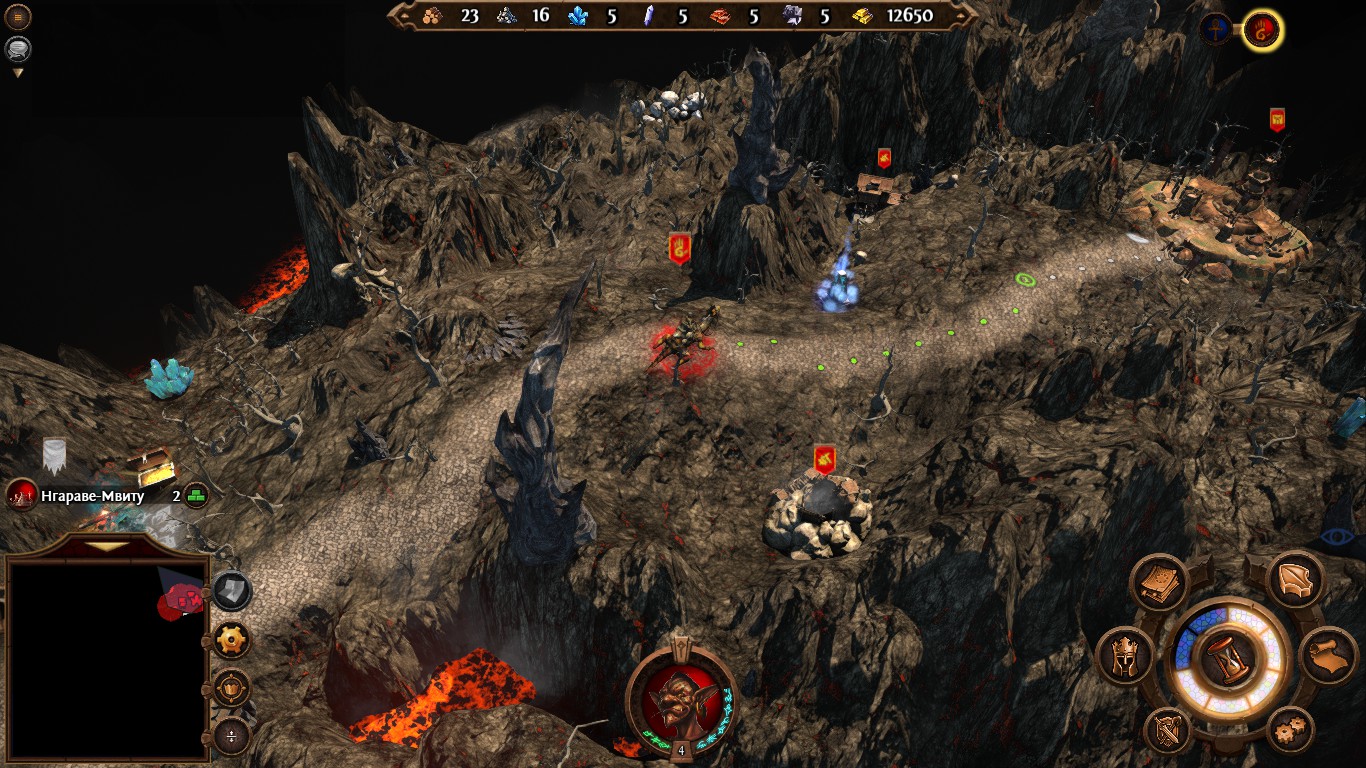Click the winged boot movement button
Screen dimensions: 1366x768
(x=1295, y=580)
